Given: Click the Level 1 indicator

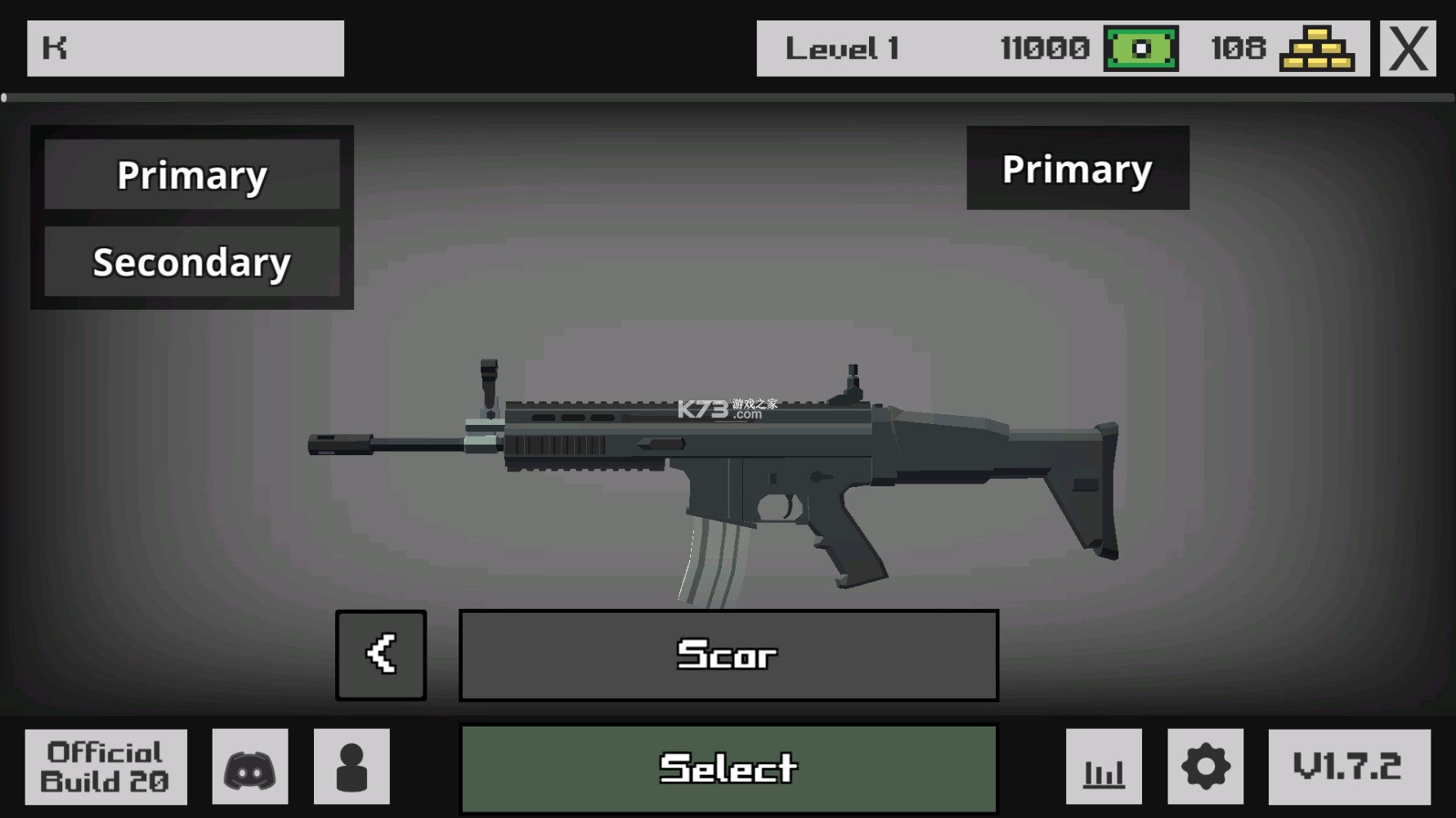Looking at the screenshot, I should pyautogui.click(x=842, y=47).
